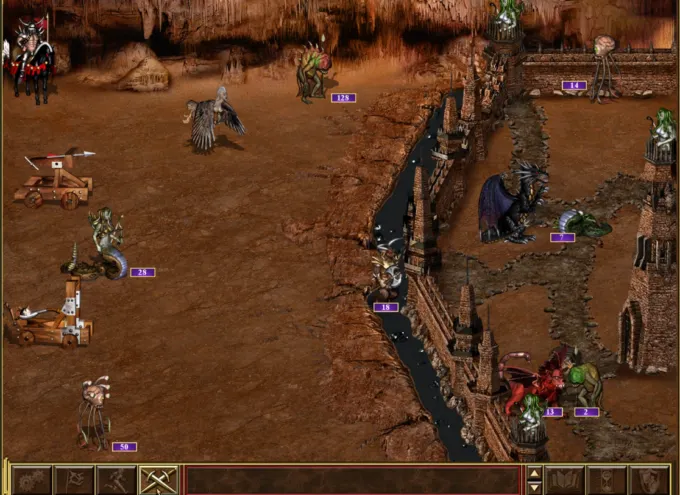
Task: Retreat from combat using the running figure button
Action: pyautogui.click(x=116, y=480)
